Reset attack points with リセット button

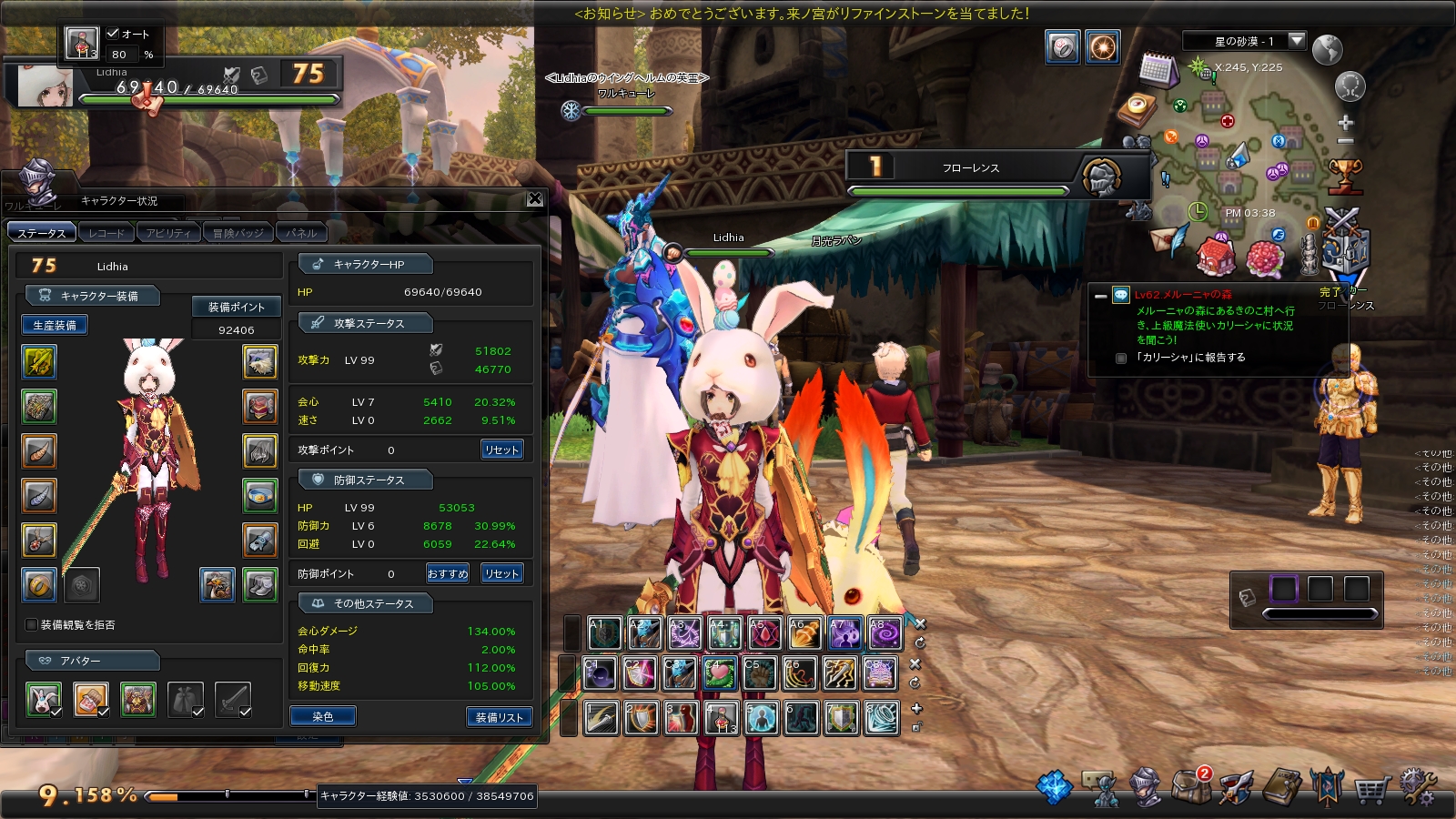[x=501, y=450]
